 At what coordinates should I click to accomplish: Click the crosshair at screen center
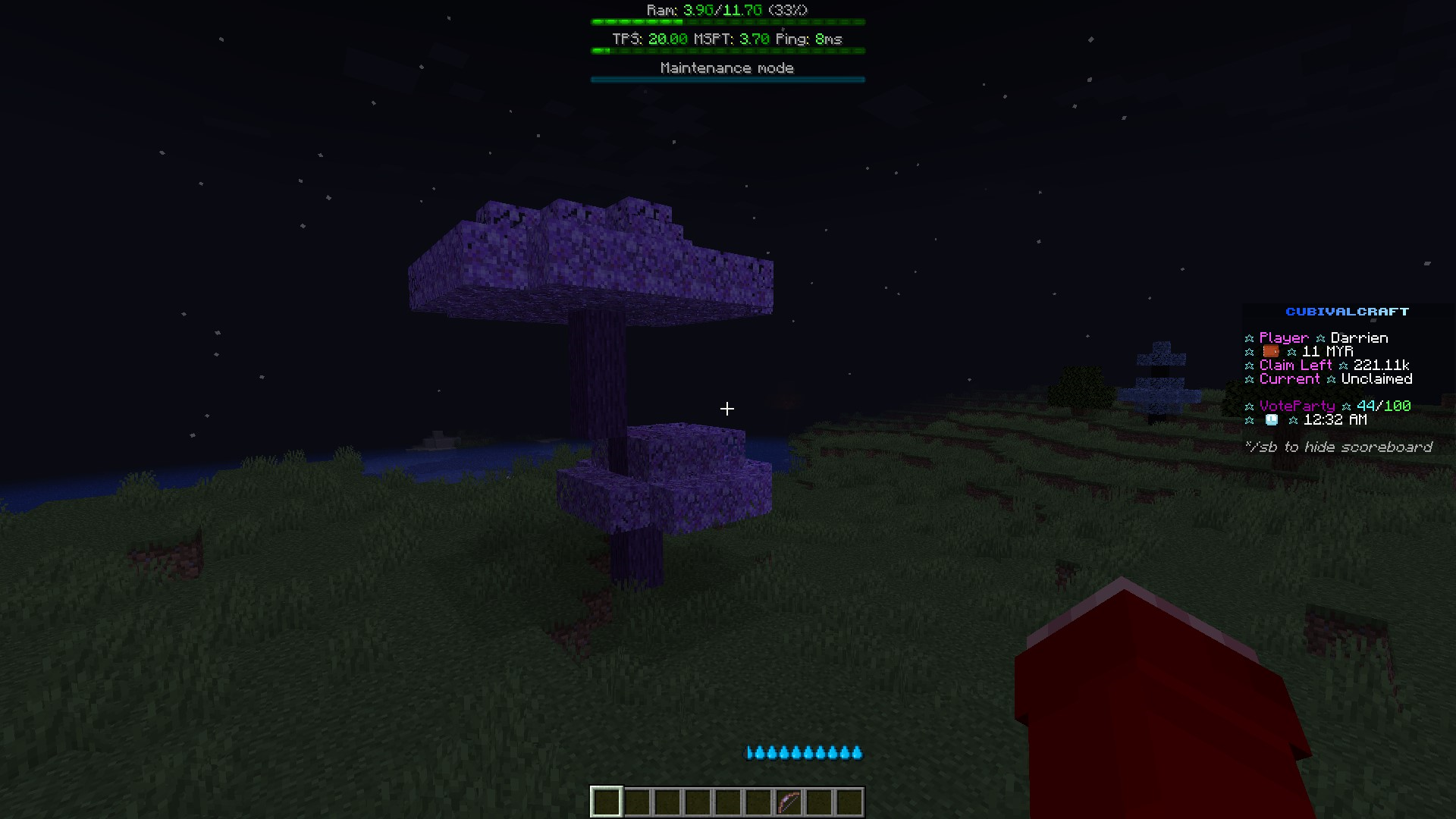pos(726,409)
